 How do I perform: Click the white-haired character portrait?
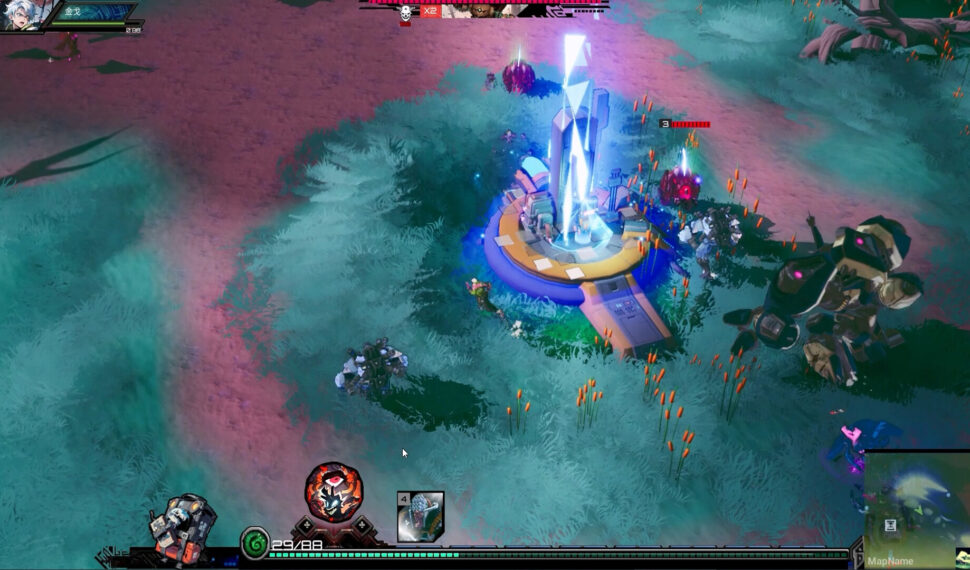[21, 14]
